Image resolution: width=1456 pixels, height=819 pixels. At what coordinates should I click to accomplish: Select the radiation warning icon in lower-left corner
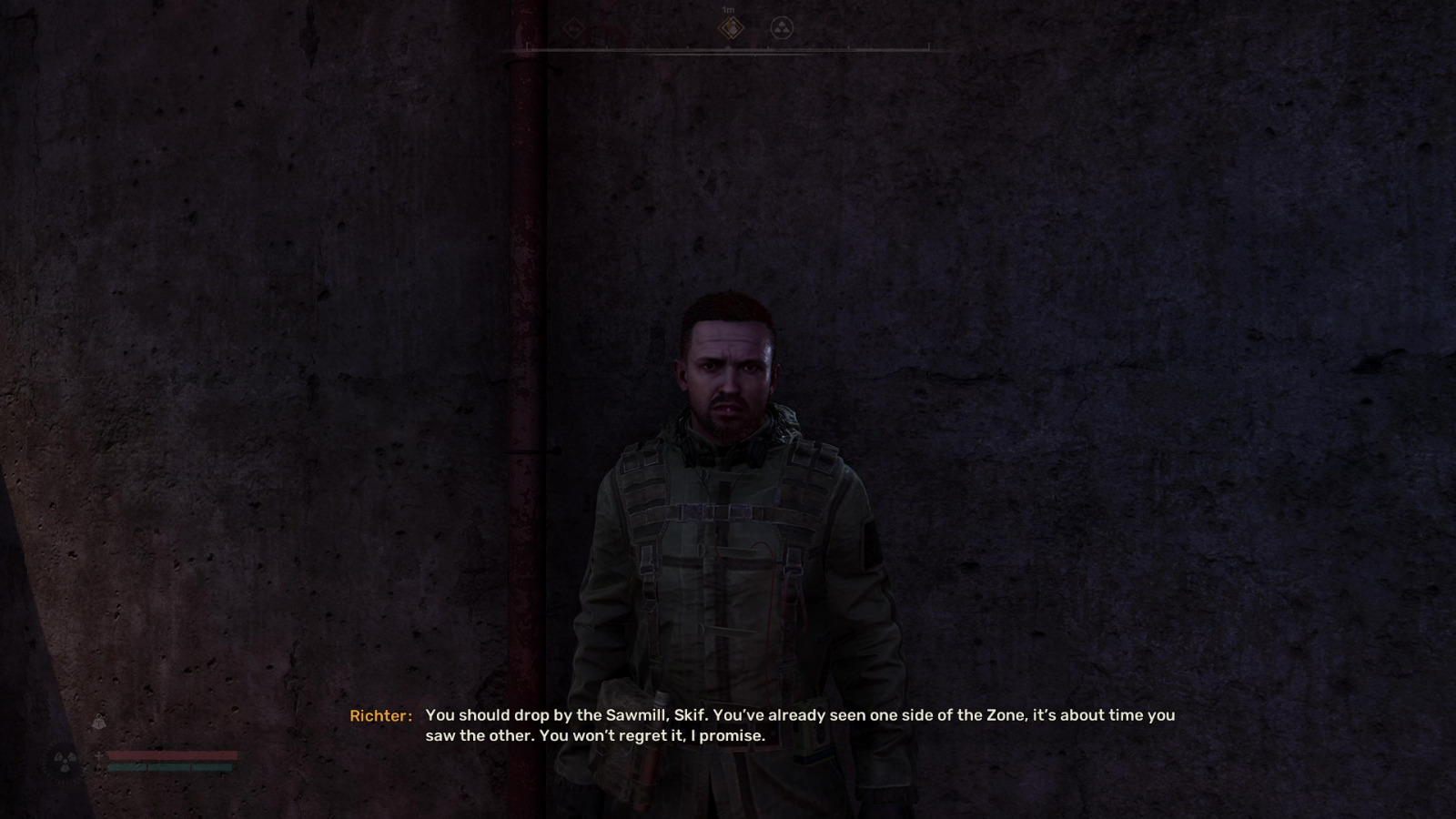click(x=64, y=763)
